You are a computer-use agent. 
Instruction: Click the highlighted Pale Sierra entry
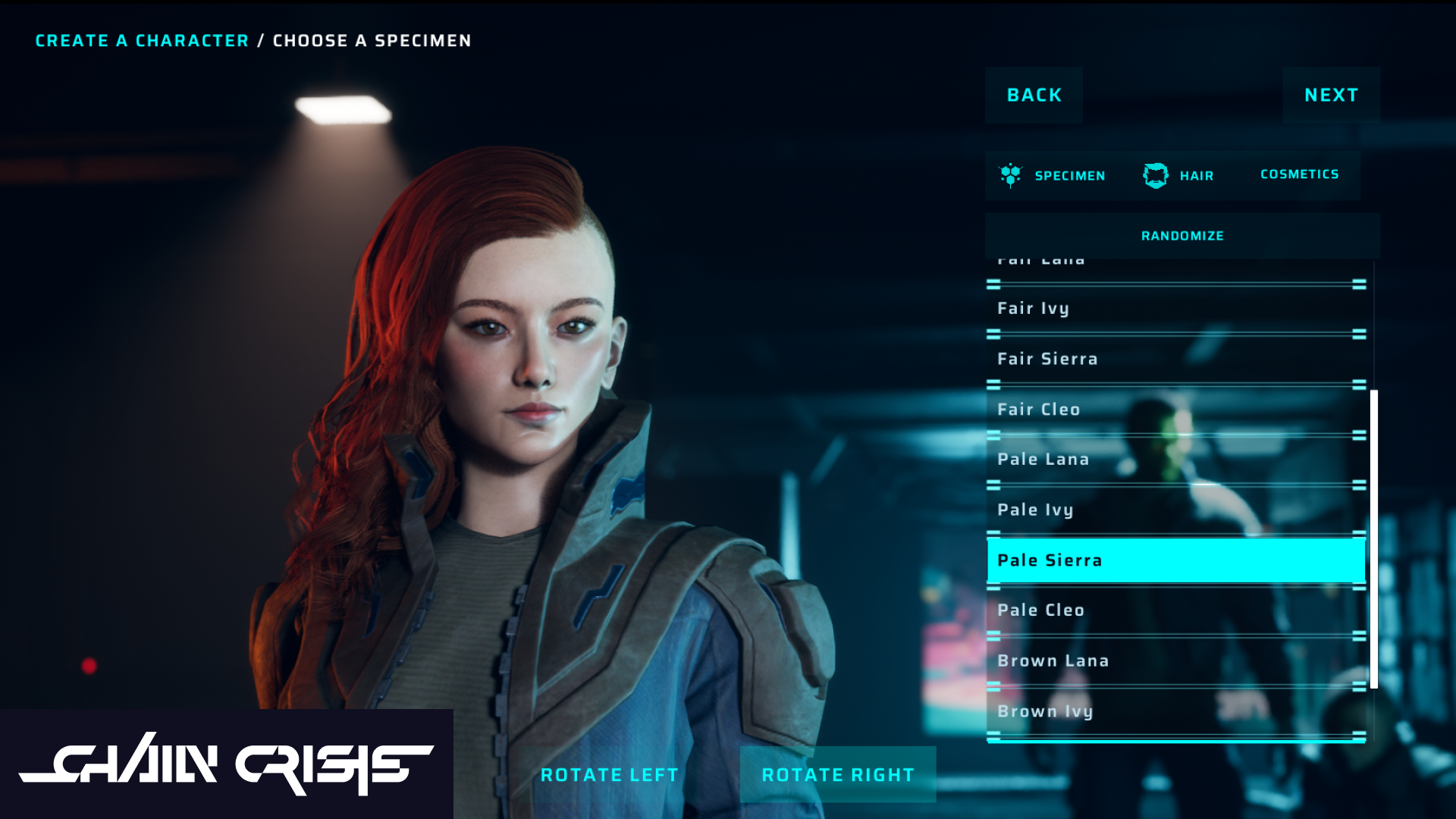coord(1175,560)
